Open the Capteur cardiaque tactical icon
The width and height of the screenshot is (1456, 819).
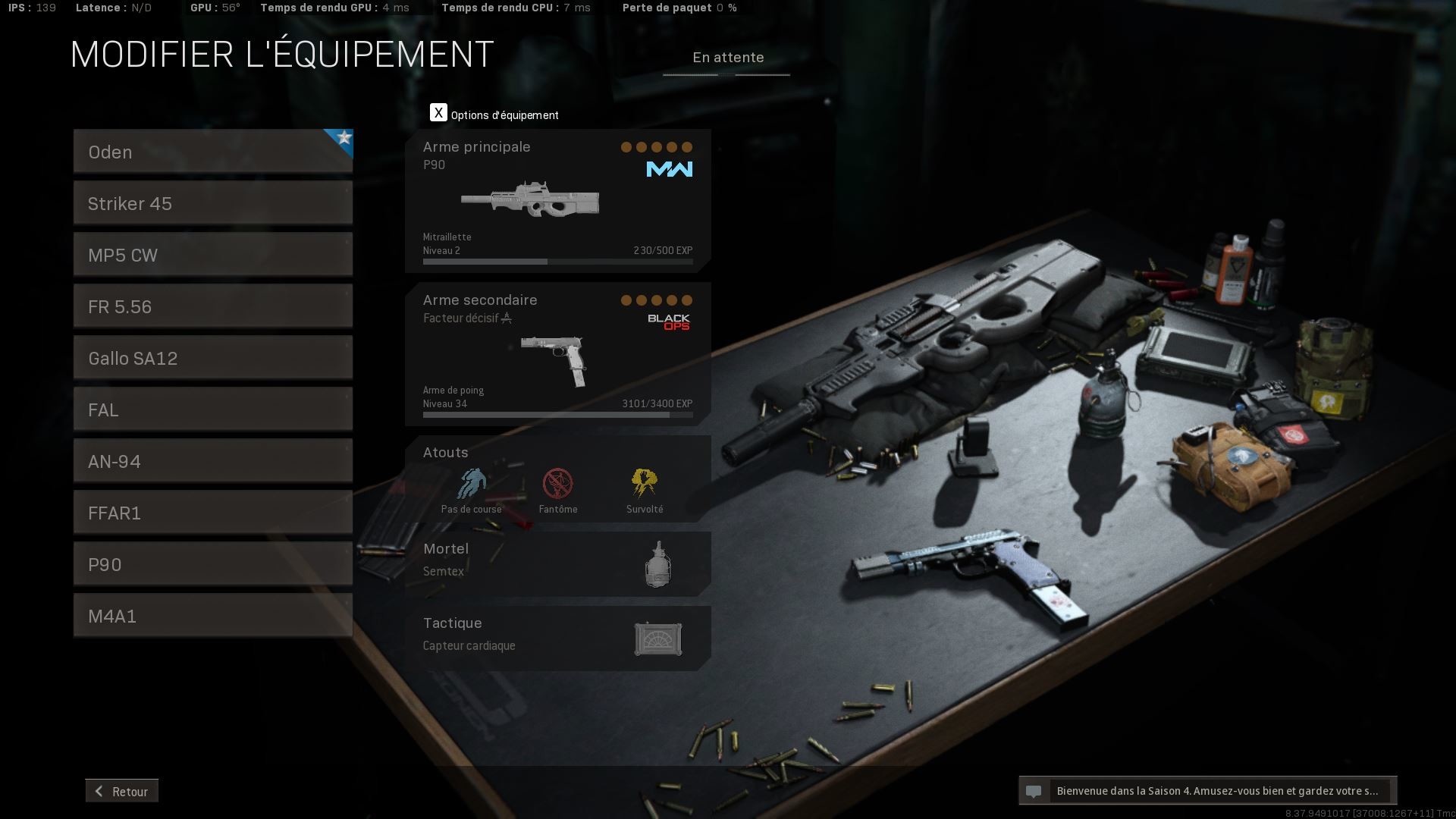click(658, 639)
